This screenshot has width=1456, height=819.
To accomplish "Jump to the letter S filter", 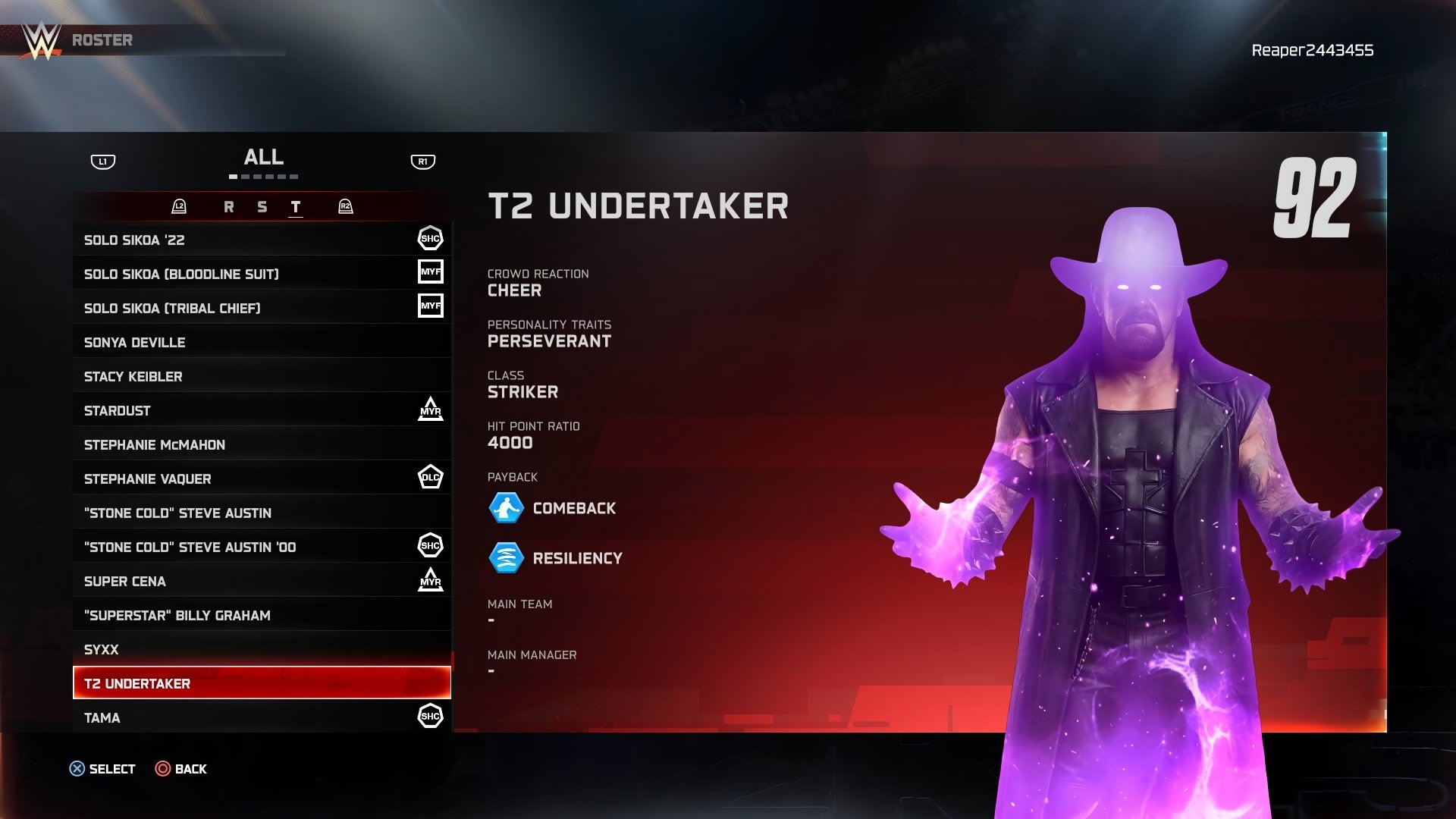I will click(x=262, y=207).
